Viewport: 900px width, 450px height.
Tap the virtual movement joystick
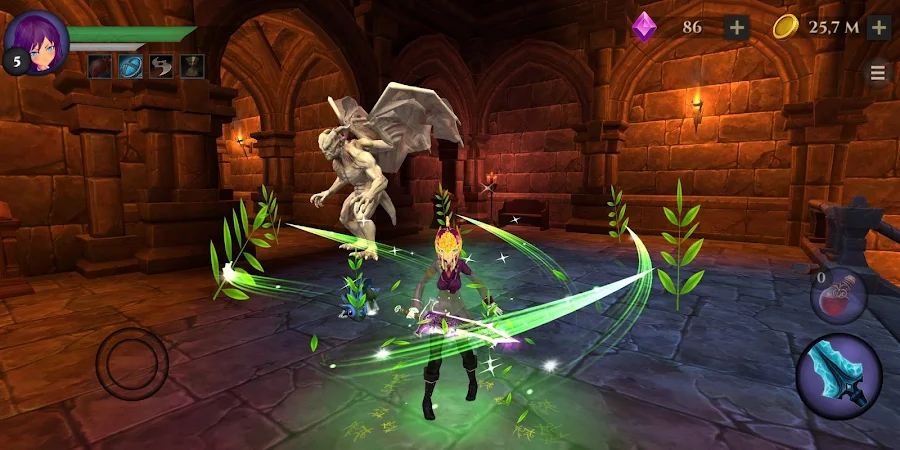(x=131, y=364)
